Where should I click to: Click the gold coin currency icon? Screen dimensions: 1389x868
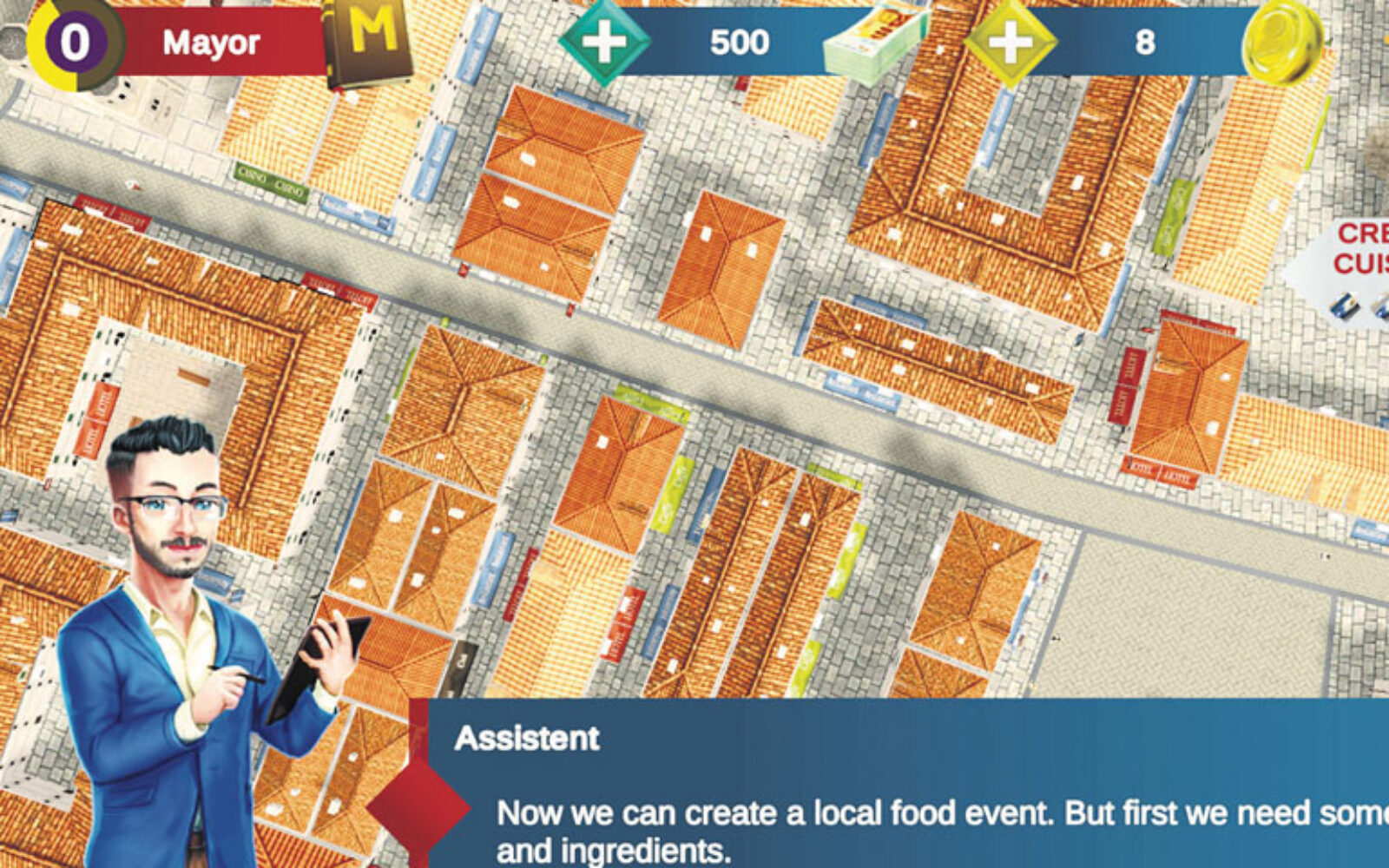click(x=1281, y=43)
